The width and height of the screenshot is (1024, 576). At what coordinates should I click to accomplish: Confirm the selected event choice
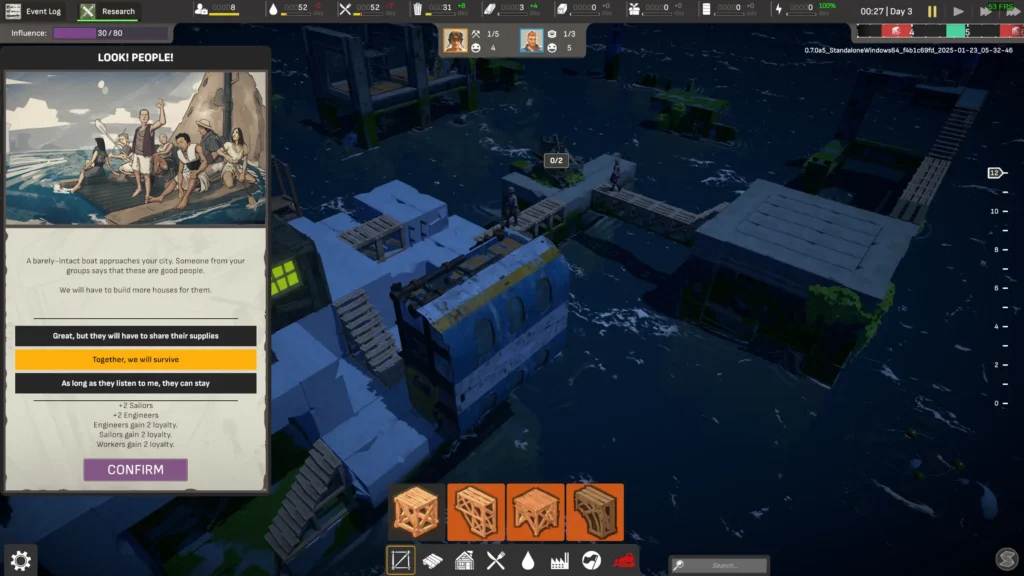(135, 470)
